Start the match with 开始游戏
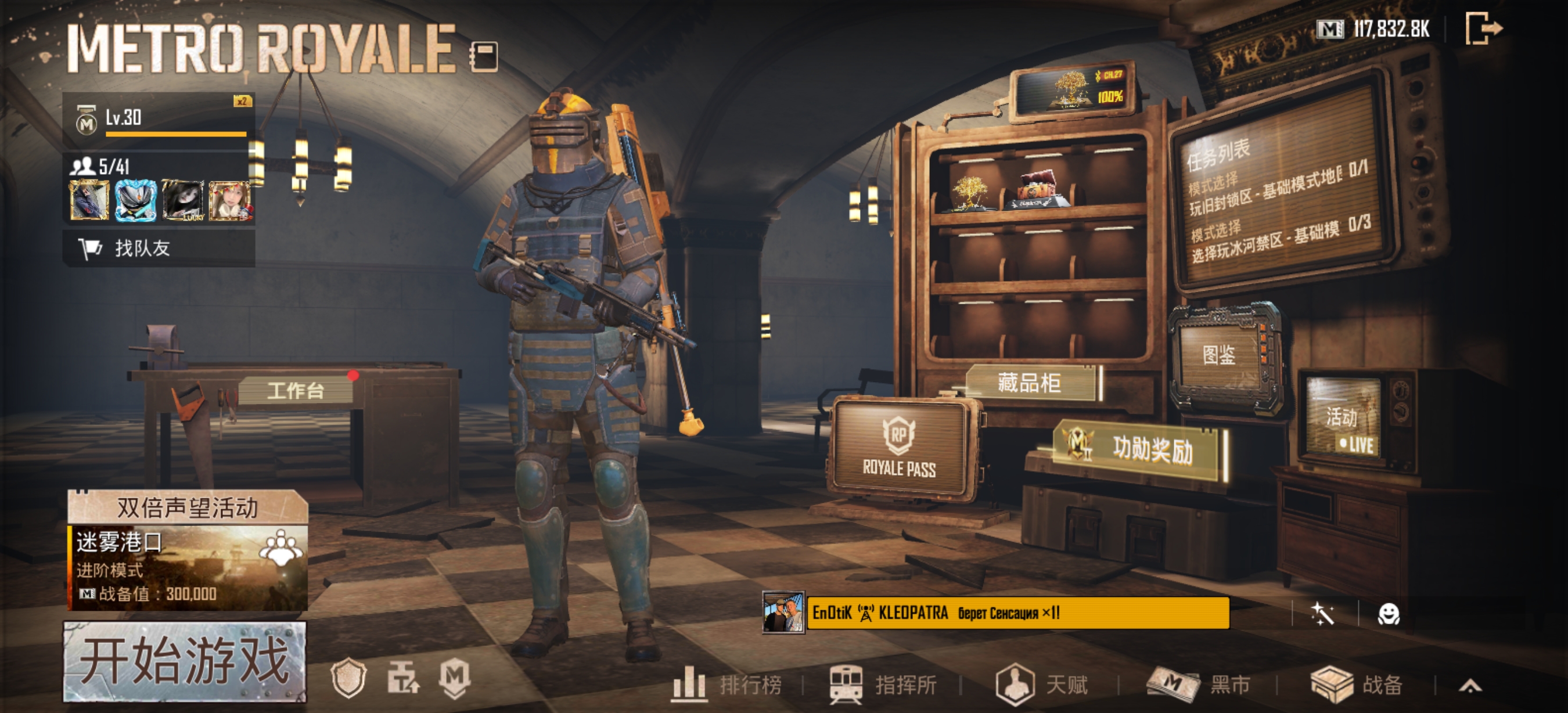Viewport: 1568px width, 713px height. (x=185, y=661)
